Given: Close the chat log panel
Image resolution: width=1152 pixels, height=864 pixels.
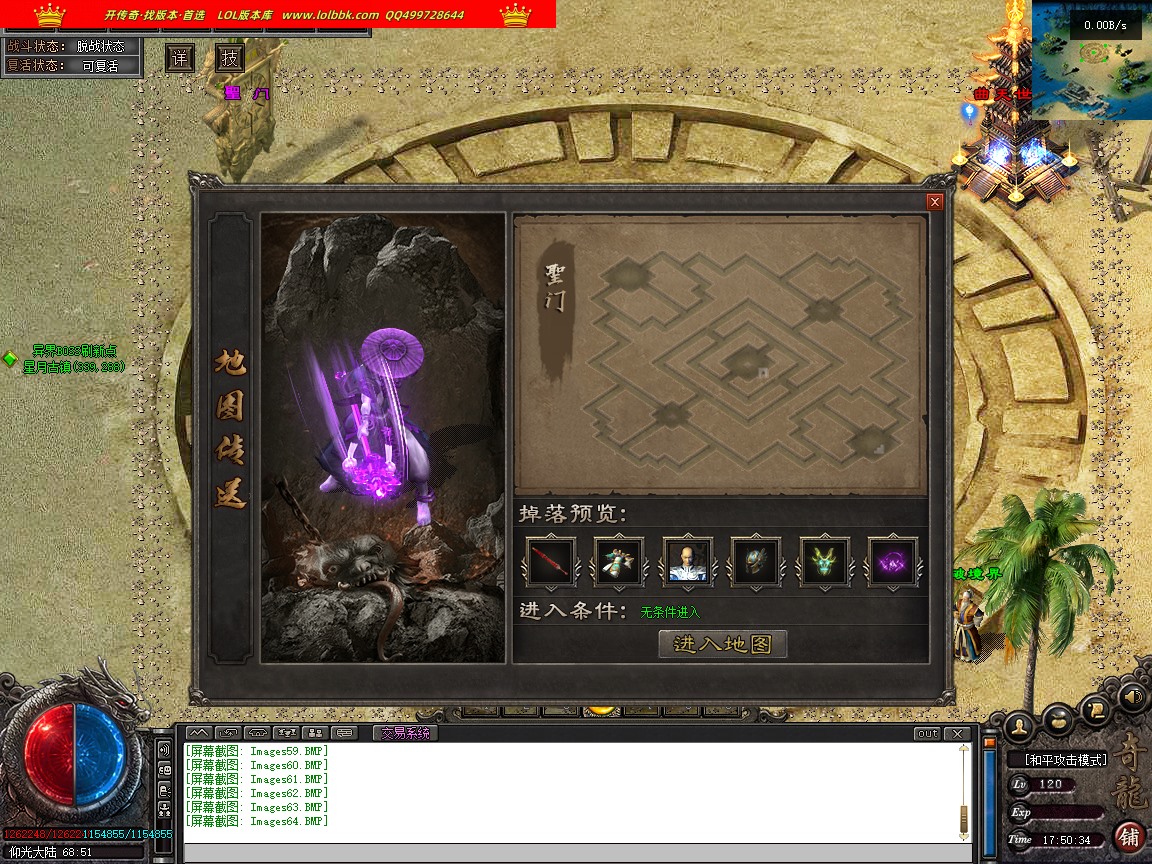Looking at the screenshot, I should [958, 733].
